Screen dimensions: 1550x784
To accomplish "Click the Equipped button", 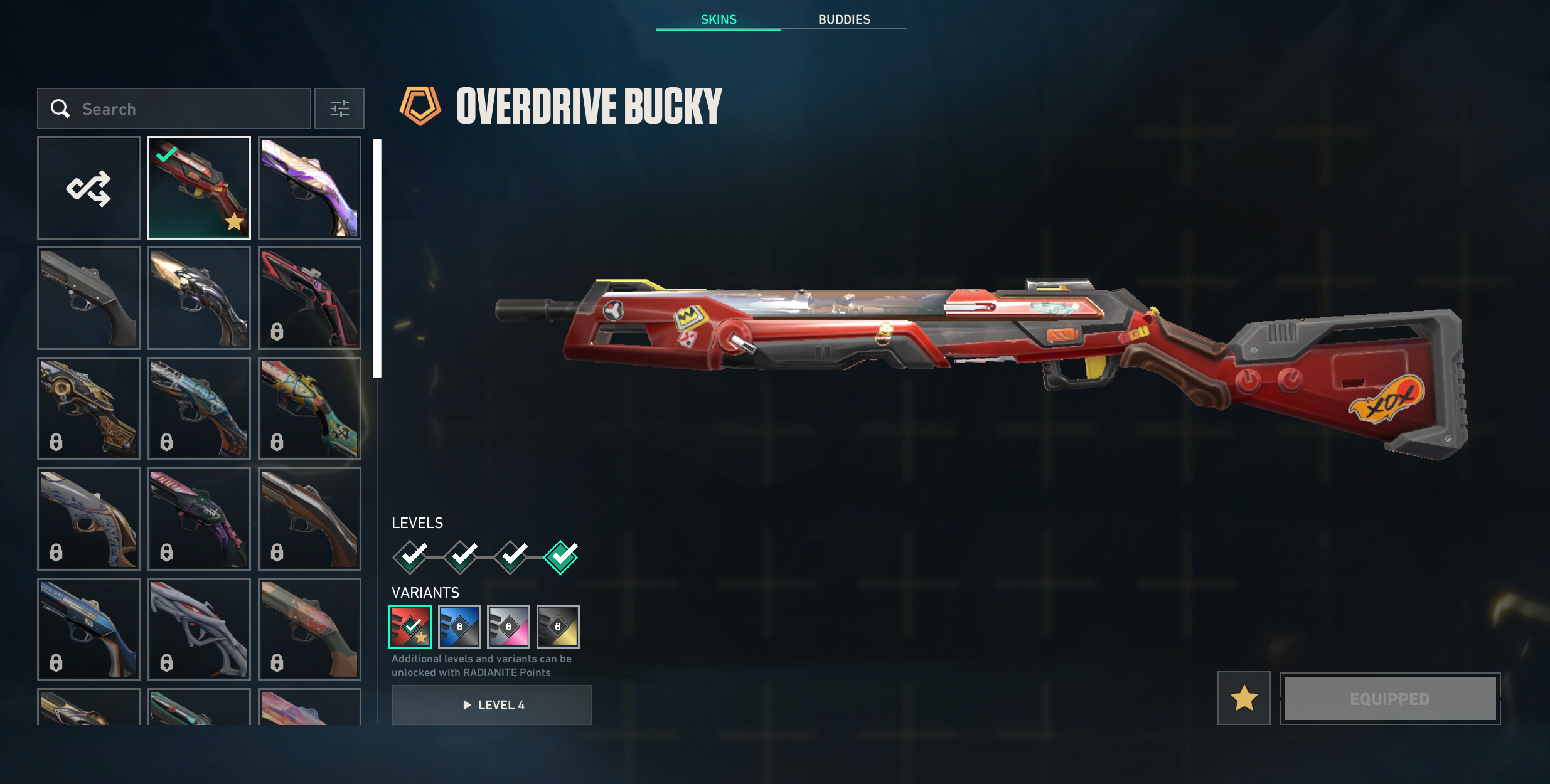I will point(1389,699).
